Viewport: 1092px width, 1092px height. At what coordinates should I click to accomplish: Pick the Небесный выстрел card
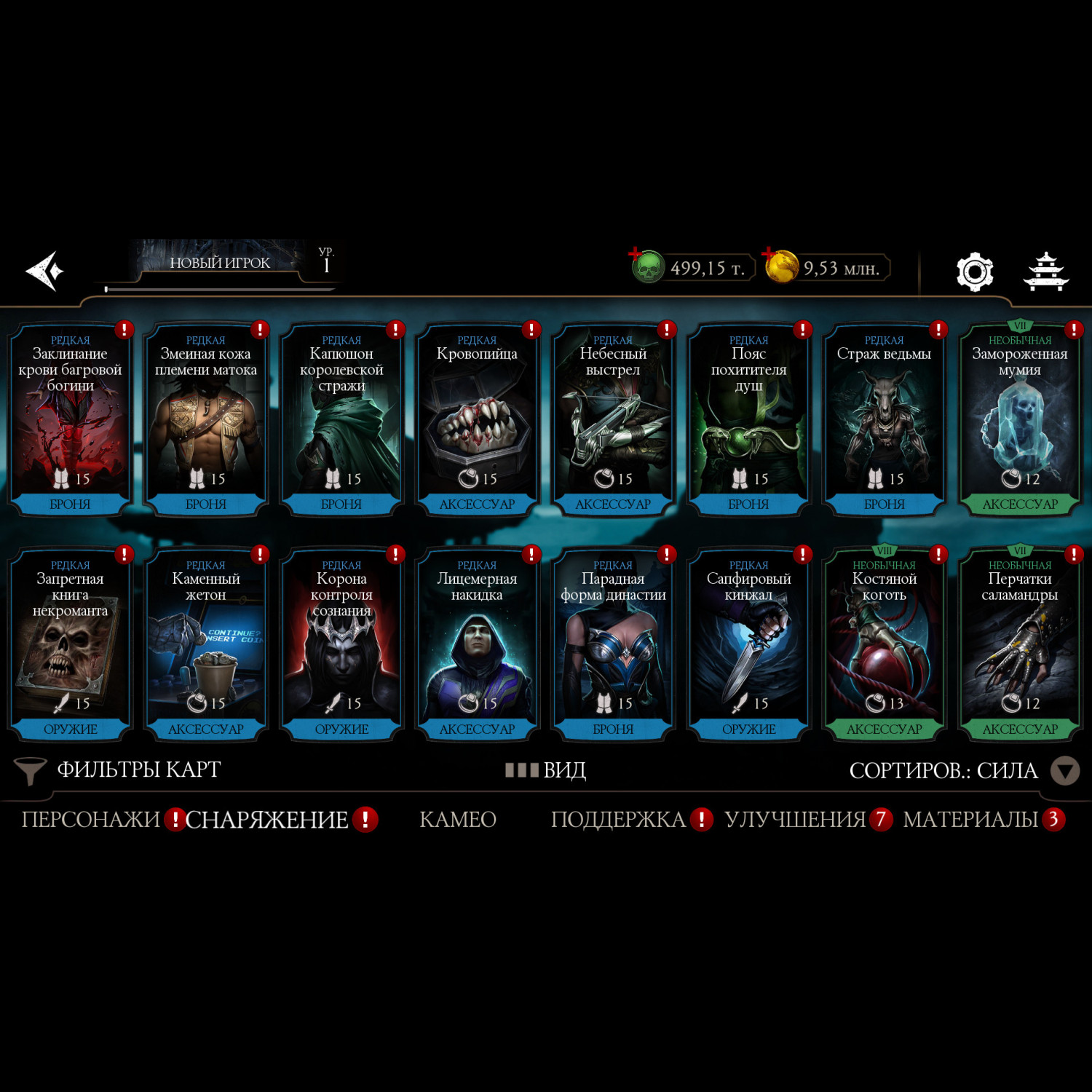click(x=612, y=420)
